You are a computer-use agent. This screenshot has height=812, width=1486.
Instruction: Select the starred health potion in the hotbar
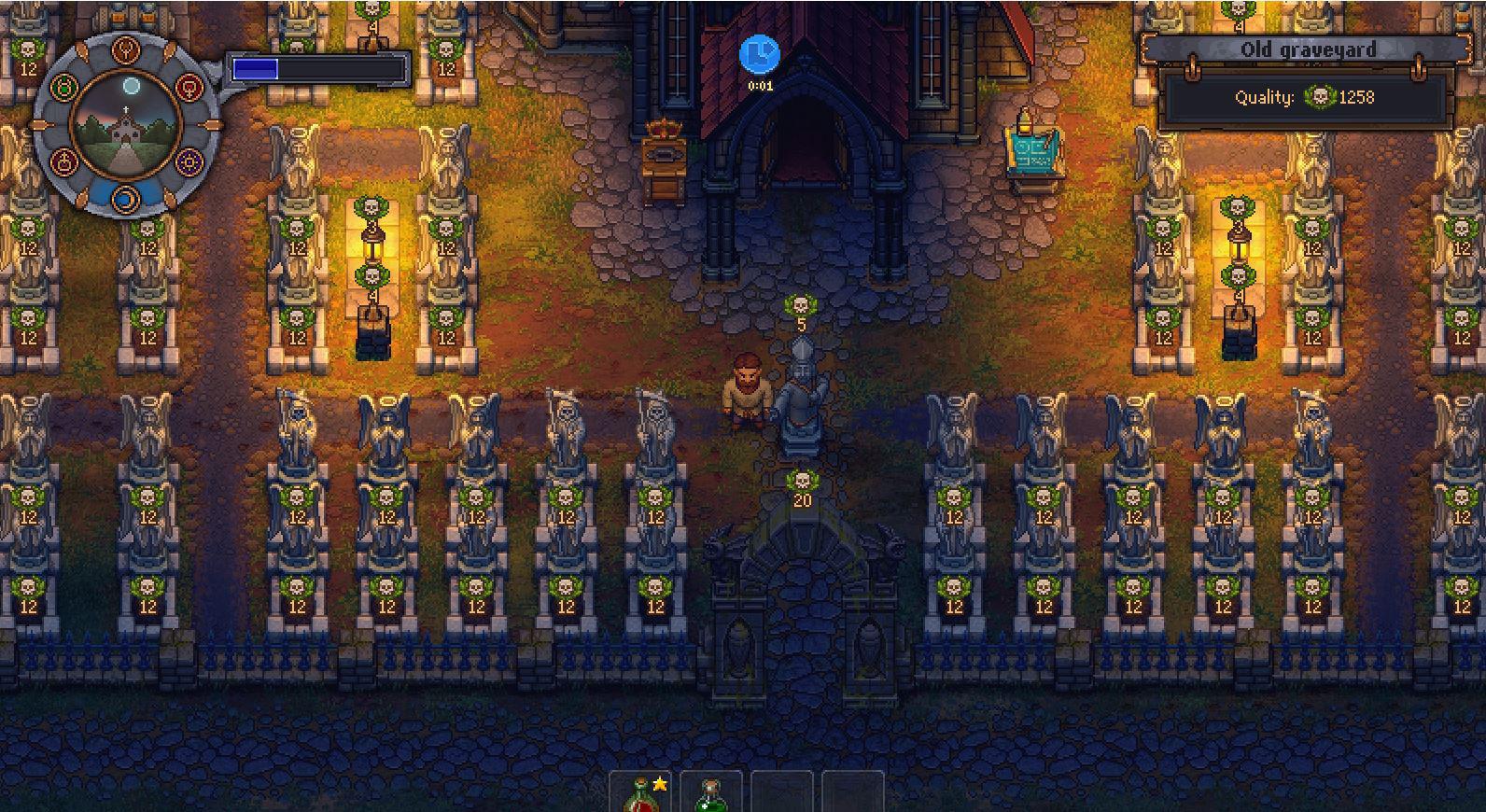(x=641, y=792)
